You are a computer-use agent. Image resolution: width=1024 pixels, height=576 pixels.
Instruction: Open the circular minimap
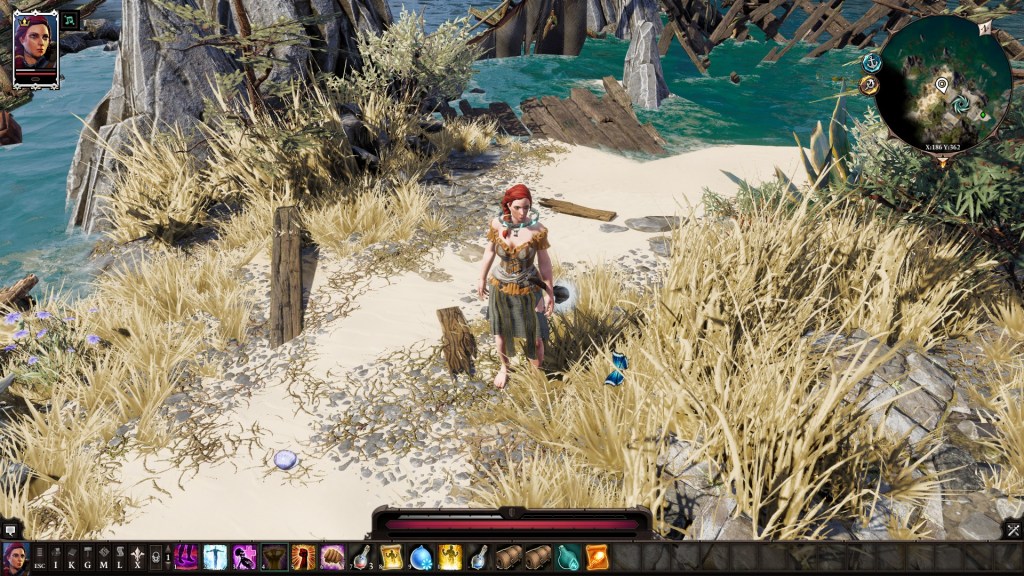pyautogui.click(x=943, y=85)
